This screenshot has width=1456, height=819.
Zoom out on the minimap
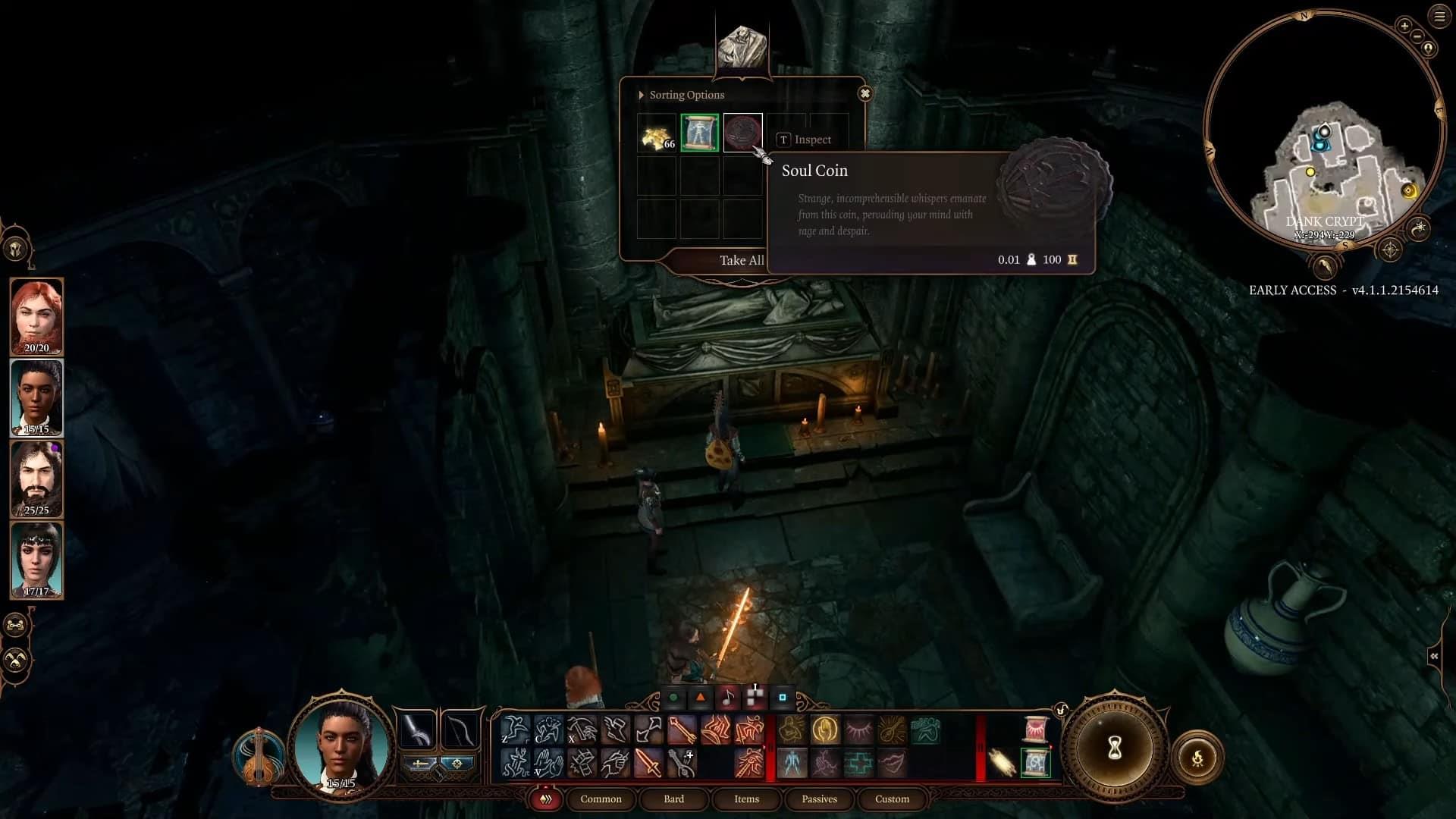1417,36
